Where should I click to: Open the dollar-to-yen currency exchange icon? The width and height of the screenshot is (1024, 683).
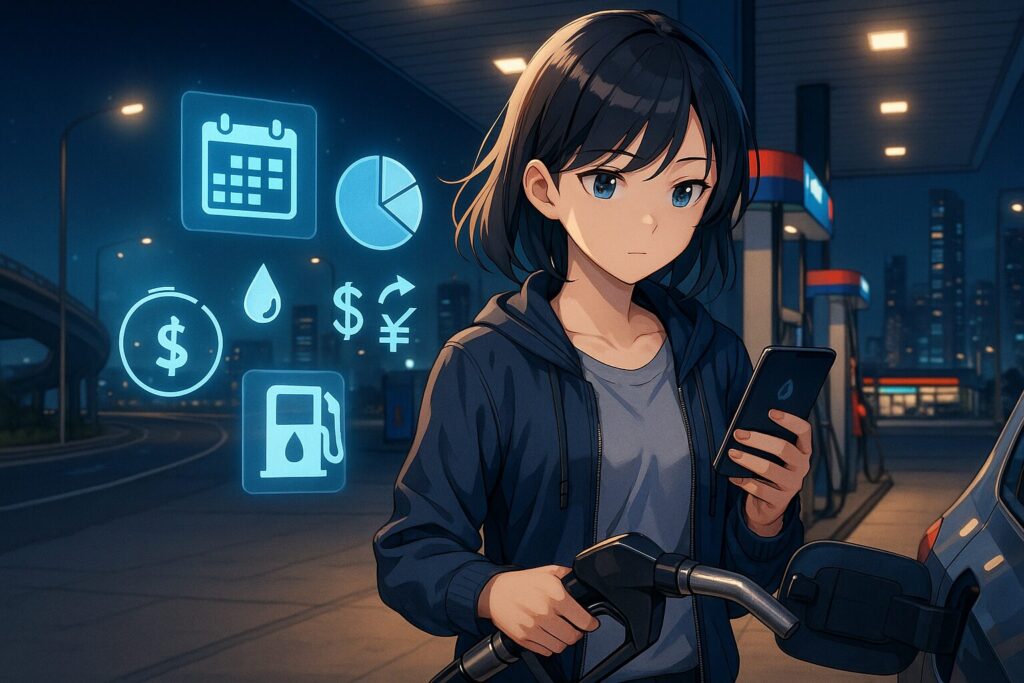point(374,313)
